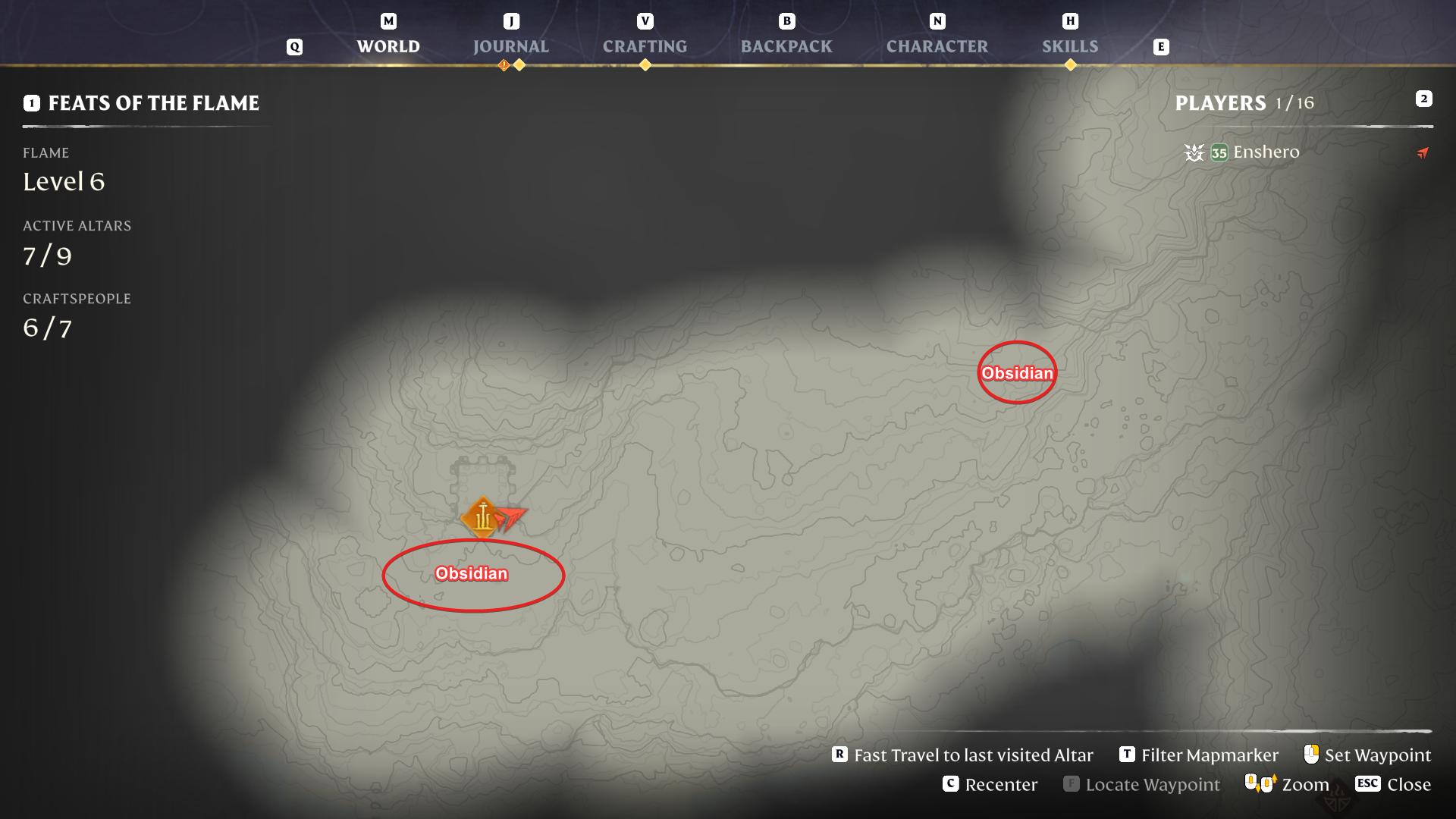The height and width of the screenshot is (819, 1456).
Task: Open the Journal tab
Action: (x=510, y=46)
